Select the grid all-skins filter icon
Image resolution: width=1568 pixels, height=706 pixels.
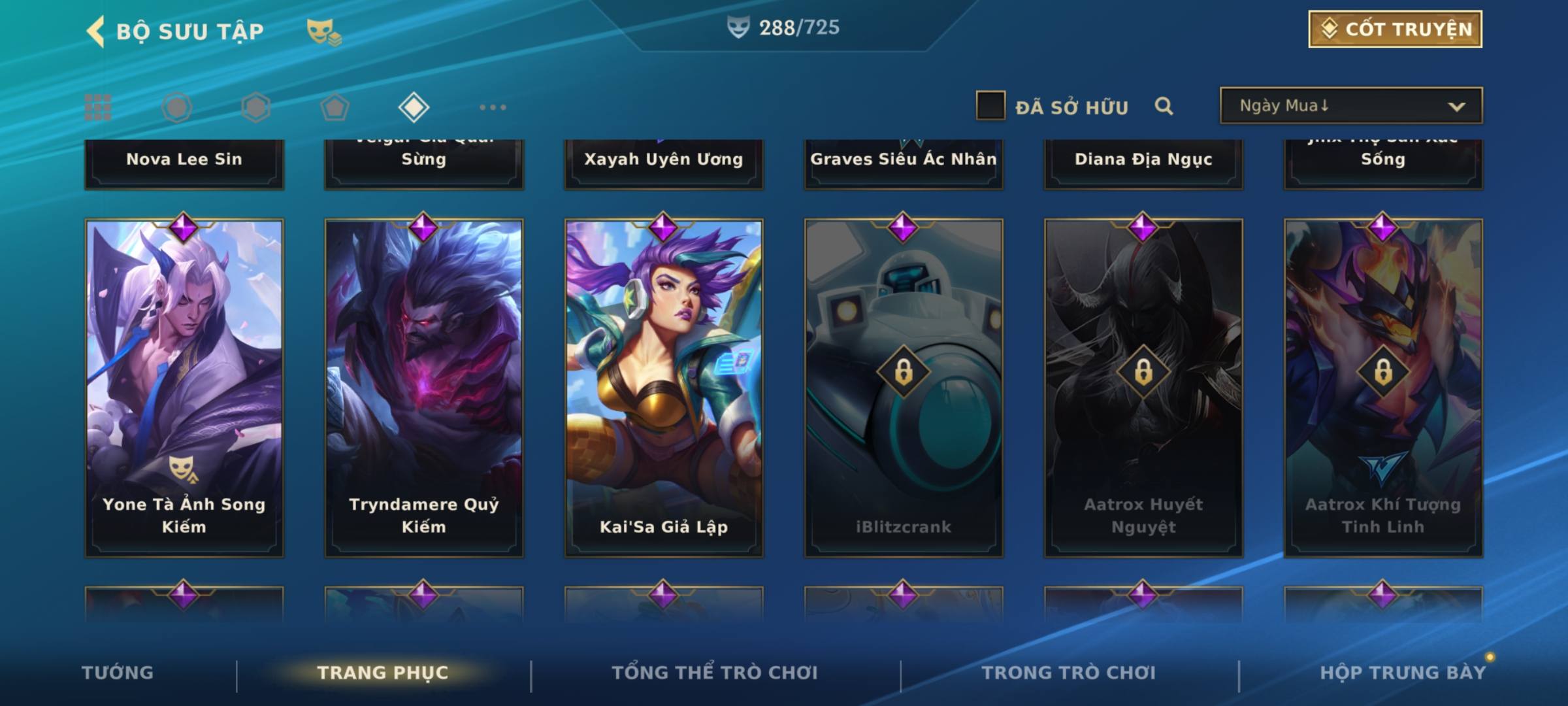98,107
